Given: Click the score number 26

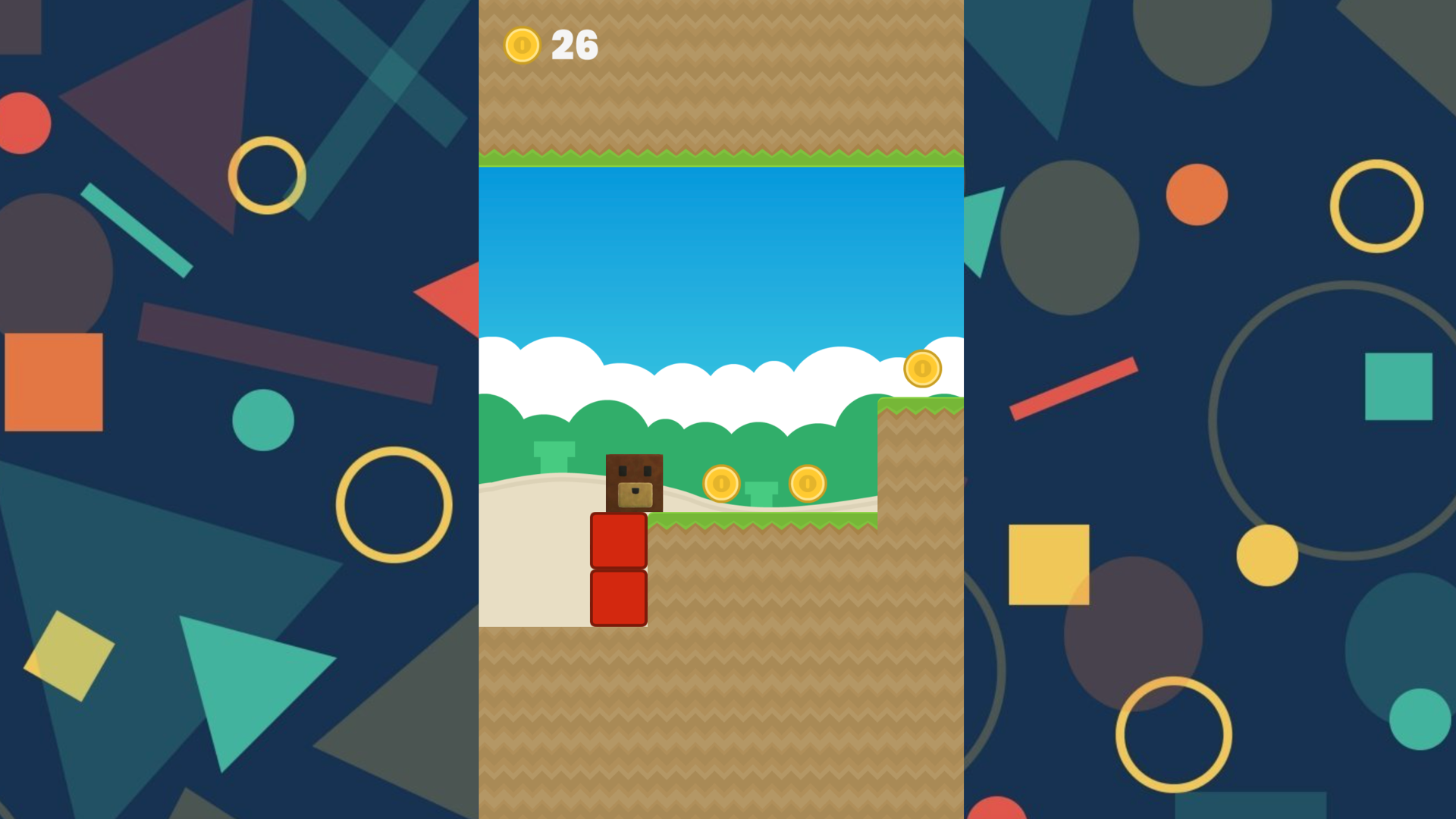Looking at the screenshot, I should [x=574, y=45].
